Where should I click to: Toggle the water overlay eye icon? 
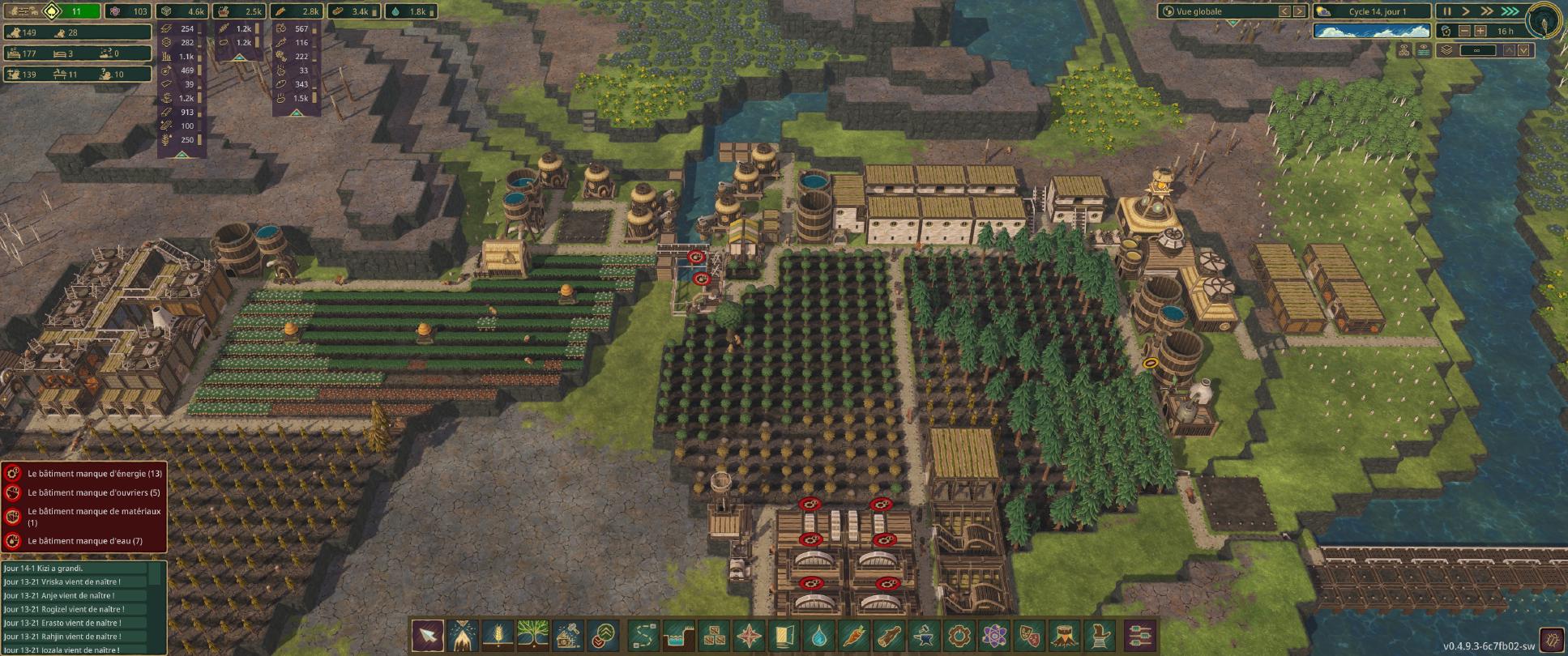tap(1425, 50)
